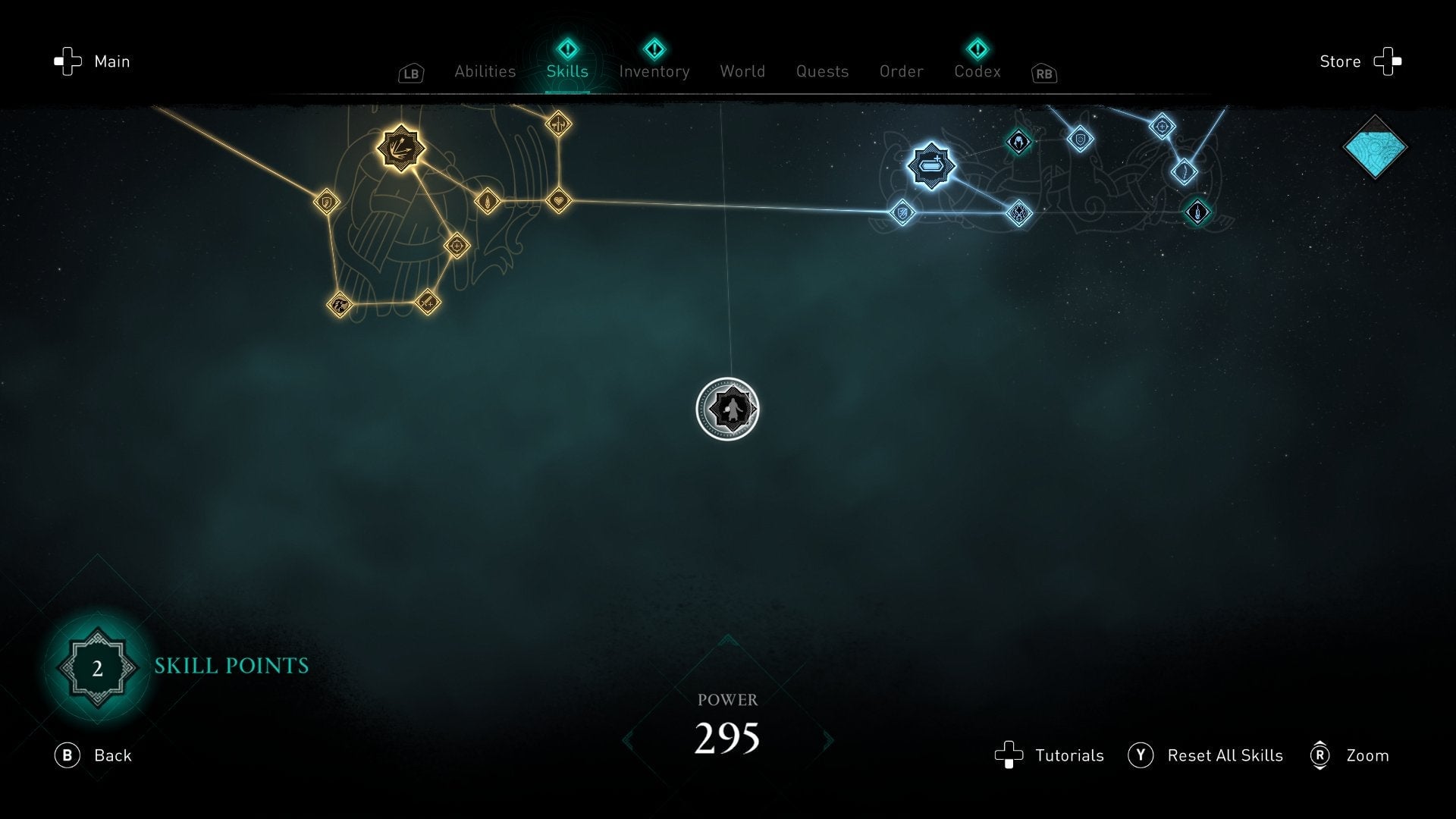
Task: Select the sword-plus damage skill node
Action: tap(427, 302)
